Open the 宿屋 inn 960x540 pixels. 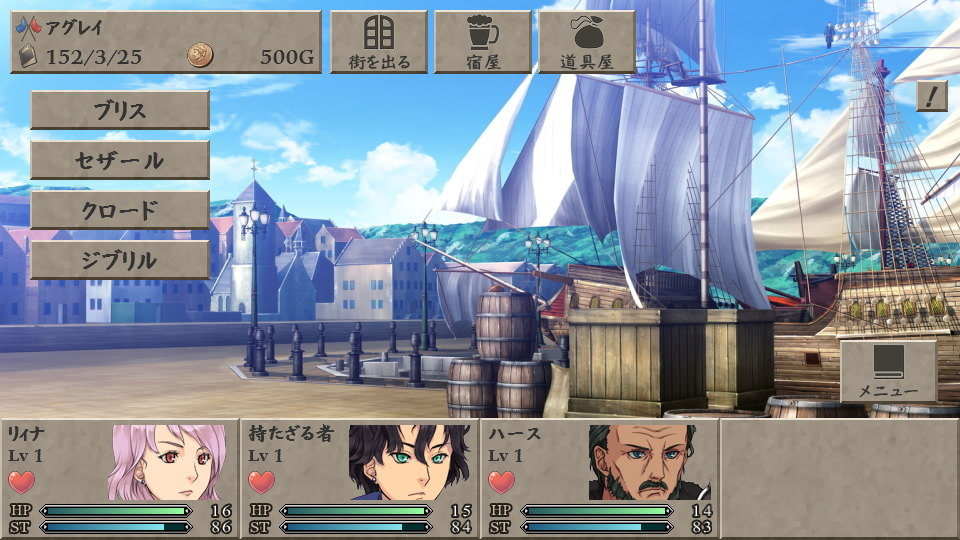pyautogui.click(x=482, y=42)
